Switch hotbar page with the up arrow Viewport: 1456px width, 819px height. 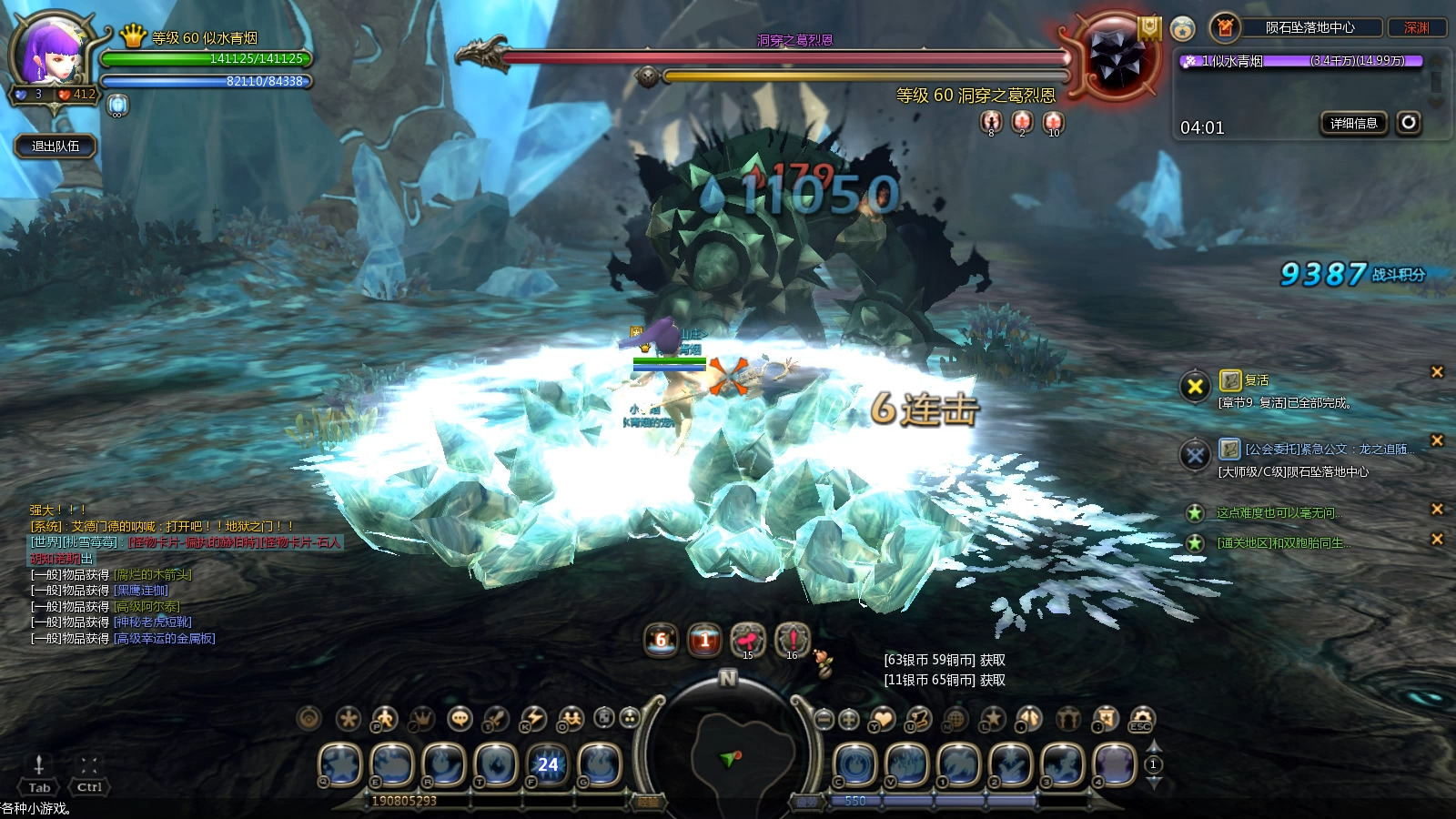(1153, 748)
